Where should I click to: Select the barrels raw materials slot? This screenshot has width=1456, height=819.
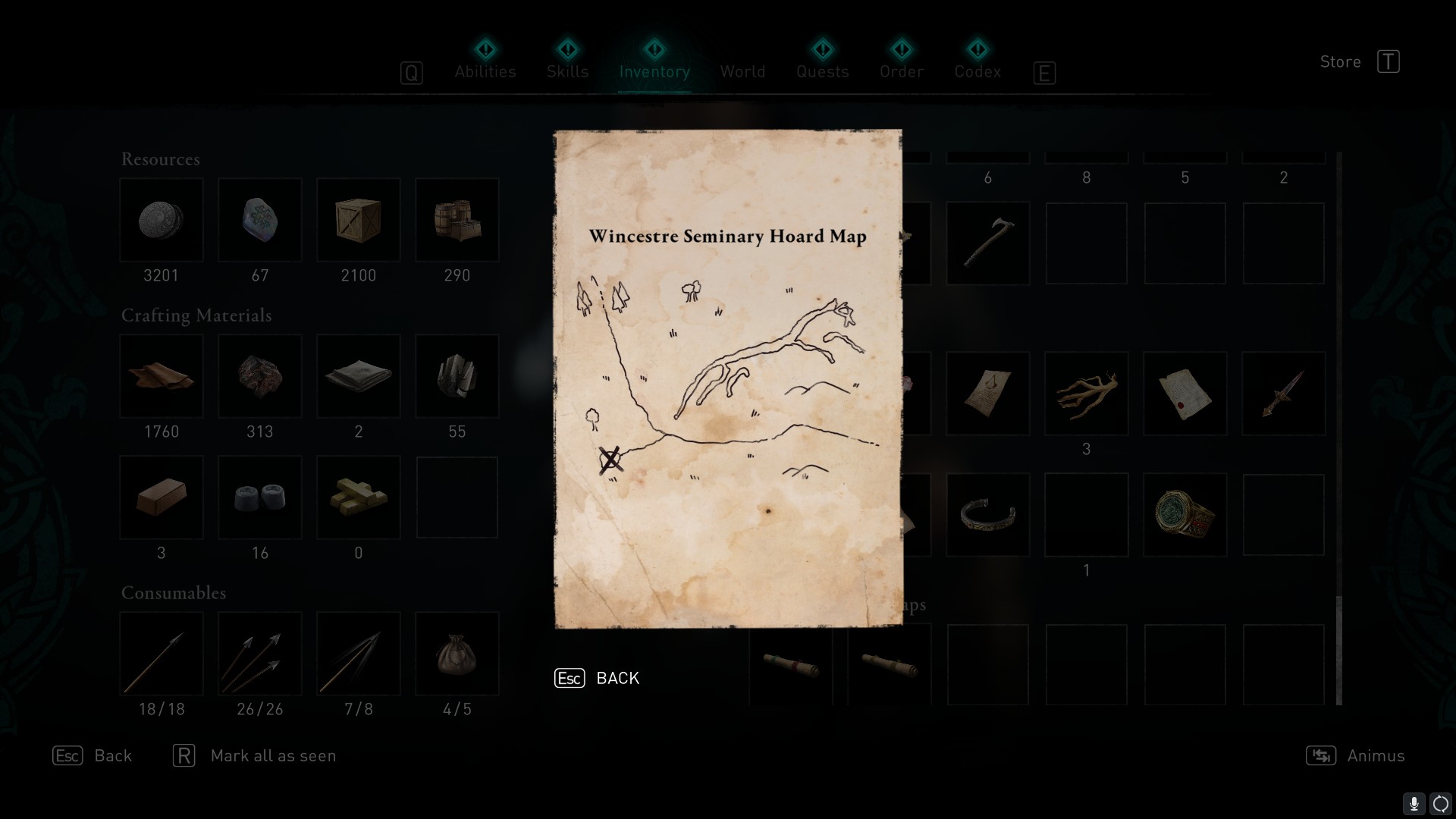457,220
